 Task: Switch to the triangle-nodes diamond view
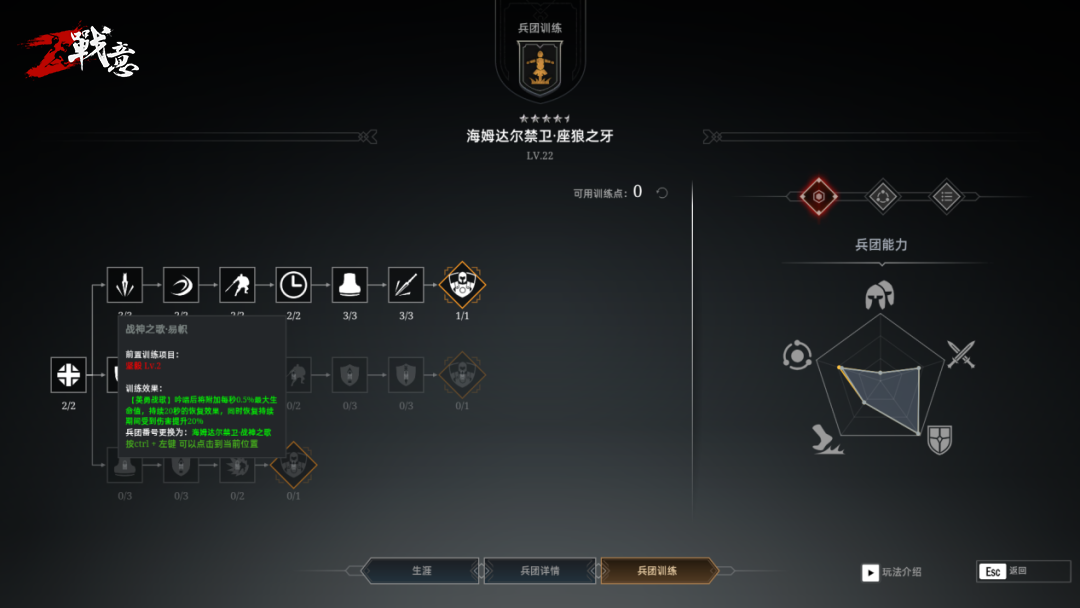pyautogui.click(x=882, y=197)
